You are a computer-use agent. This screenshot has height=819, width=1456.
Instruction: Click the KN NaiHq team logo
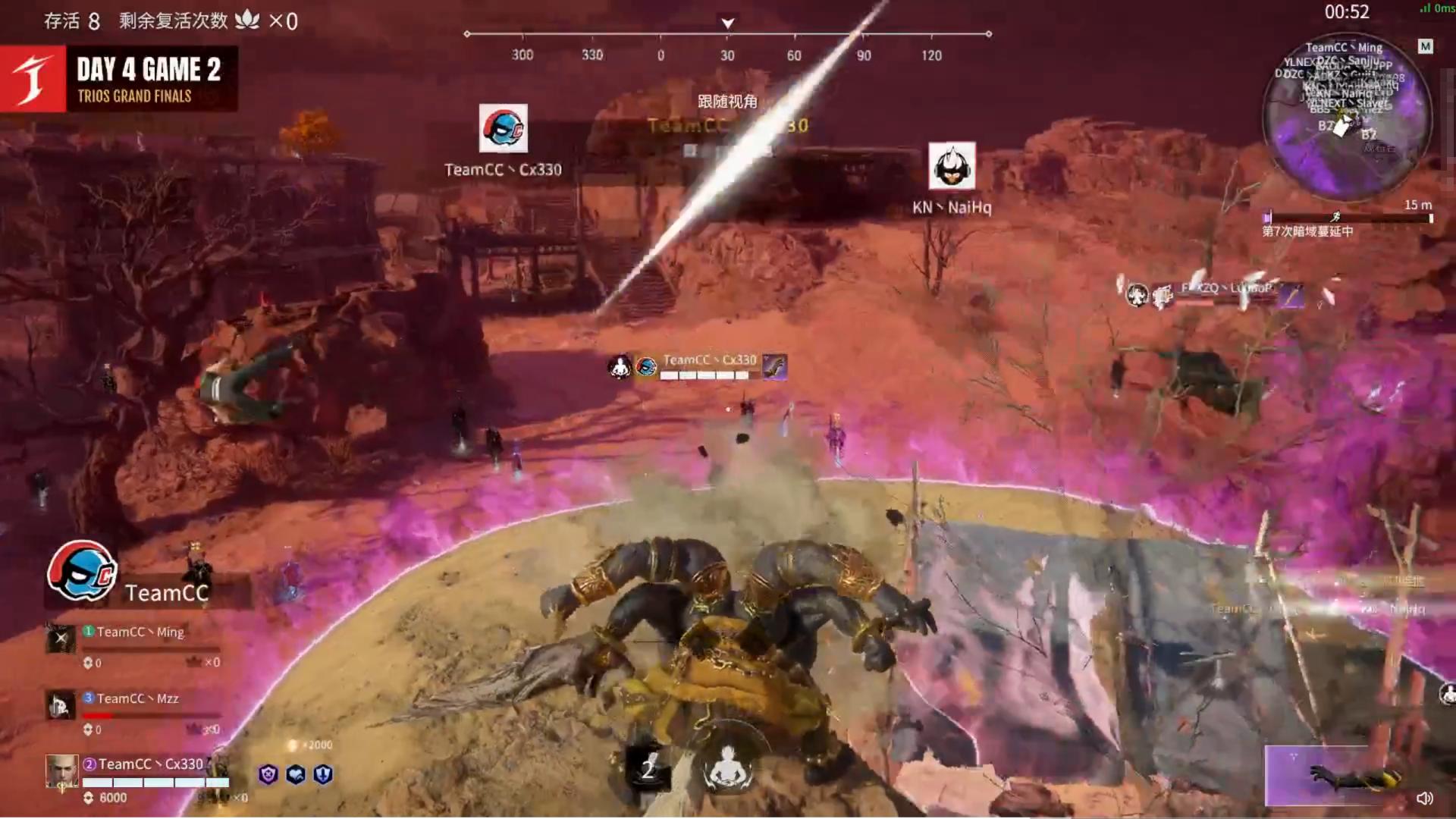pyautogui.click(x=952, y=166)
